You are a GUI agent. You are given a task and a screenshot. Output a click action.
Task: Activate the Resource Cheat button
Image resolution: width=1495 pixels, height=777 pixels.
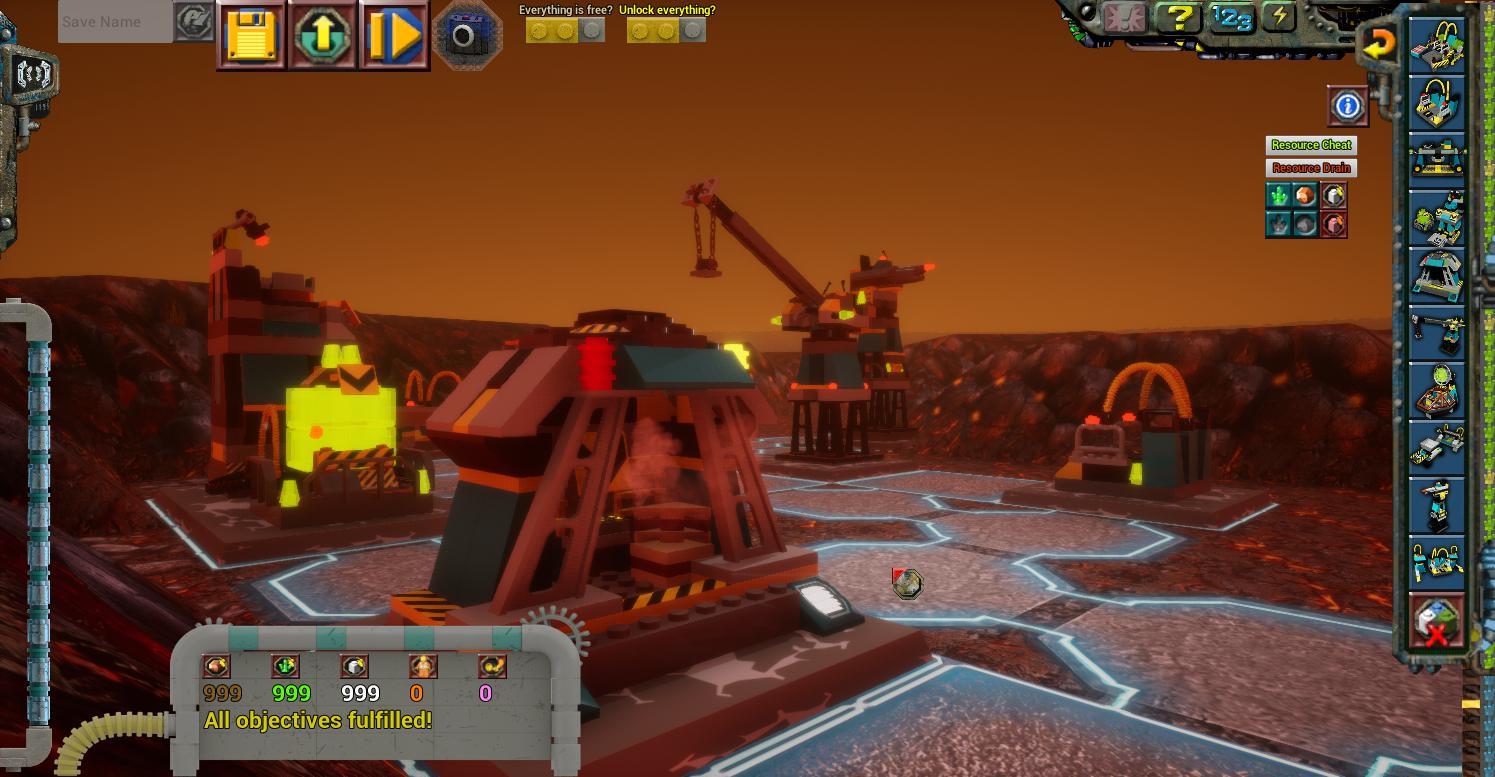1311,145
